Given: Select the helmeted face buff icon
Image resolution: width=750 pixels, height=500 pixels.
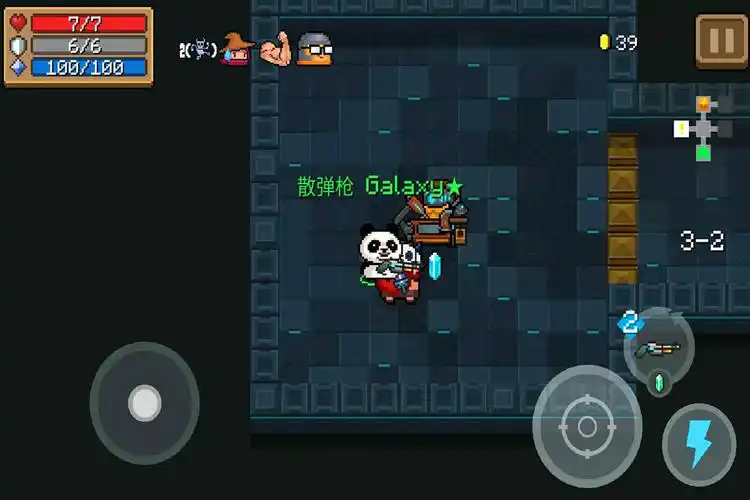Looking at the screenshot, I should [x=314, y=48].
